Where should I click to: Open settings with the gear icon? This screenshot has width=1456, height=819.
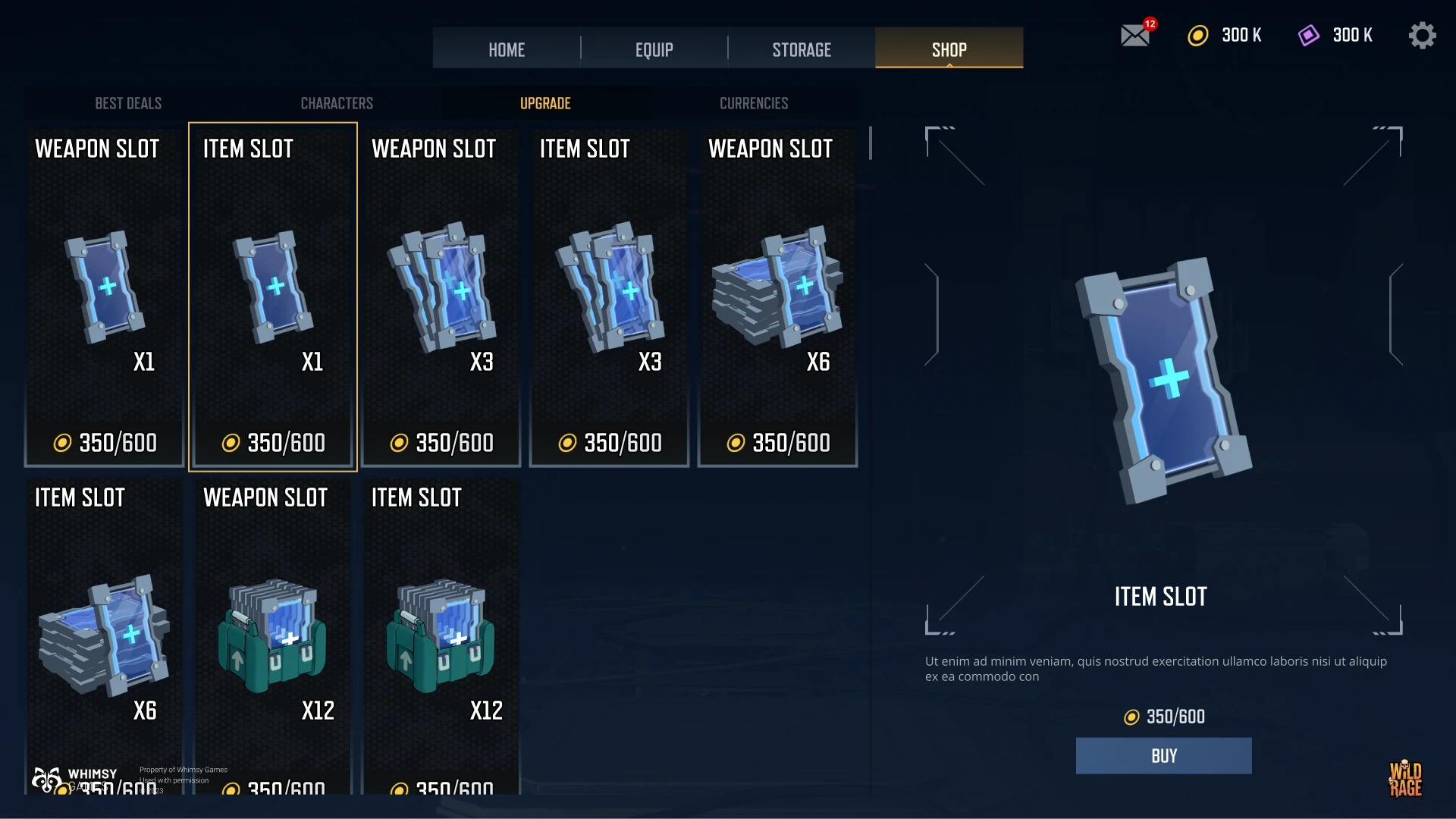point(1422,36)
